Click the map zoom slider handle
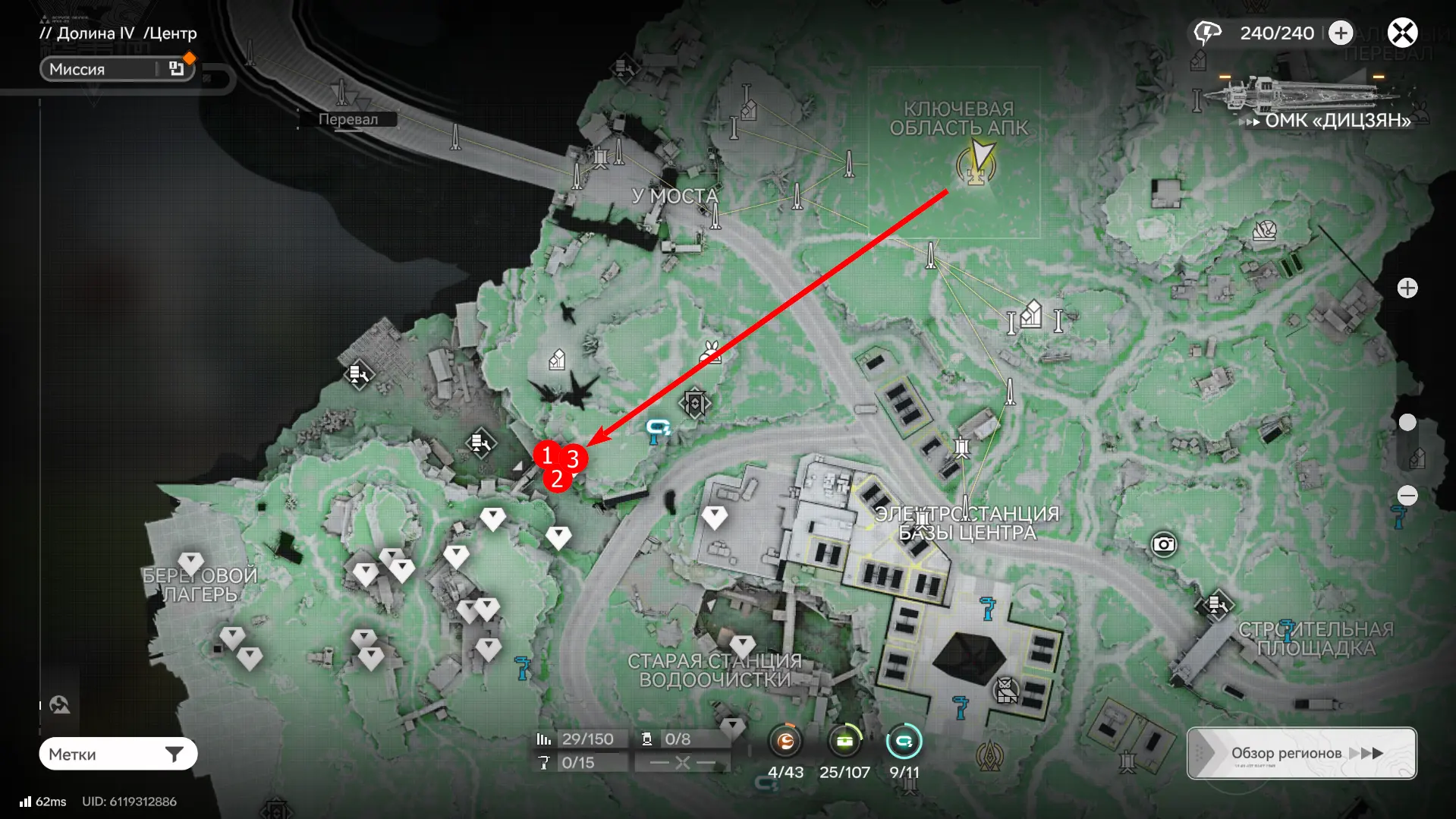 (1407, 422)
